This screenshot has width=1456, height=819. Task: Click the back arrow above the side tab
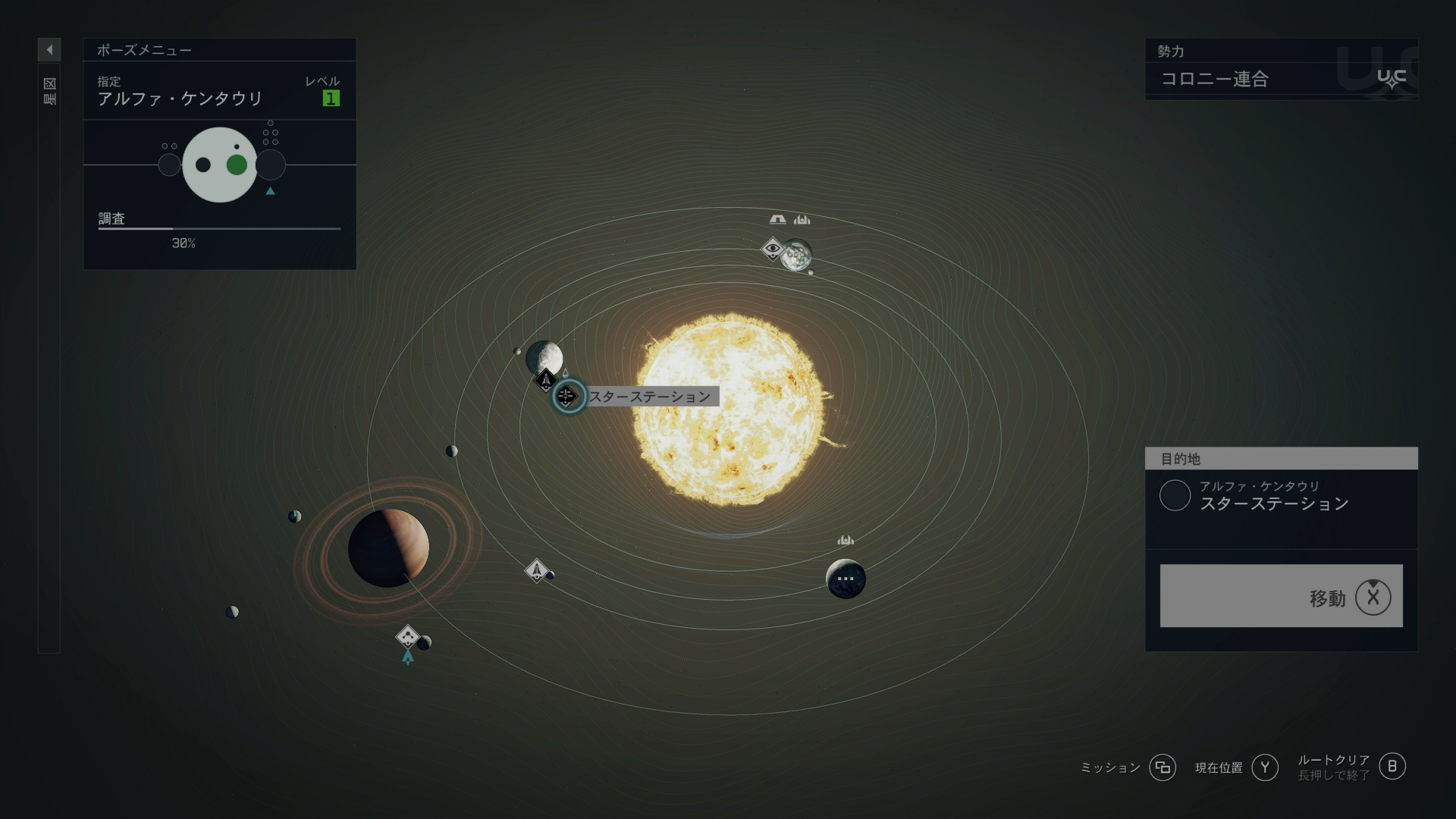coord(49,50)
